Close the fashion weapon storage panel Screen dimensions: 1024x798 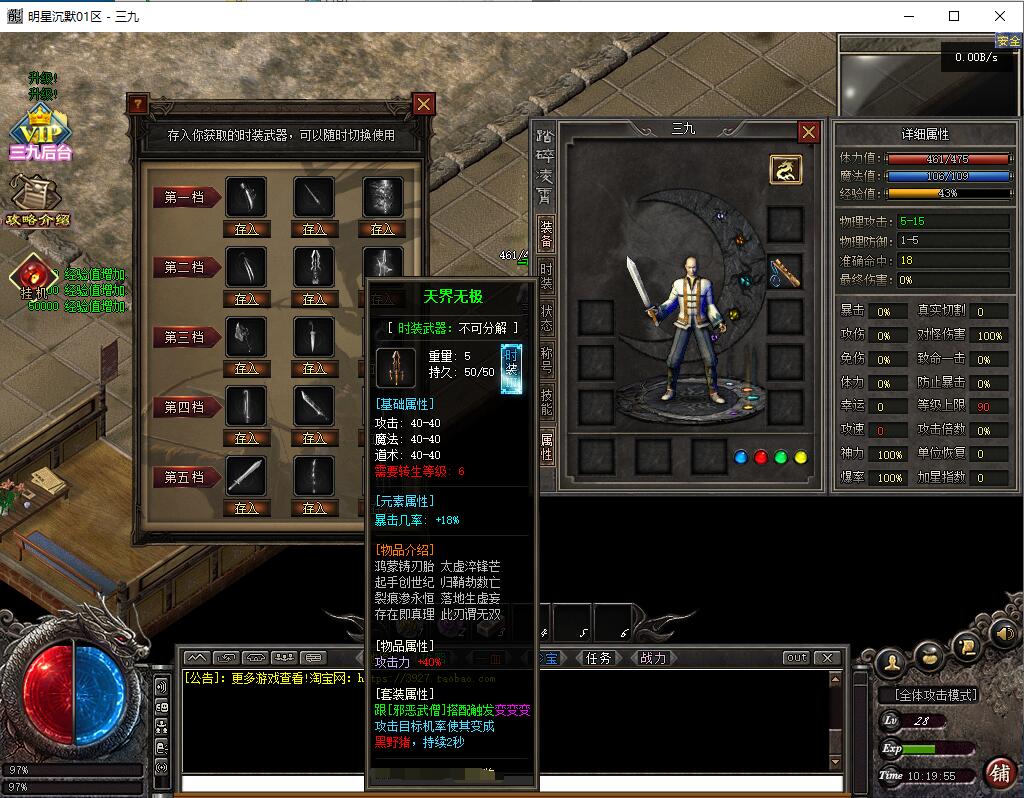coord(424,104)
